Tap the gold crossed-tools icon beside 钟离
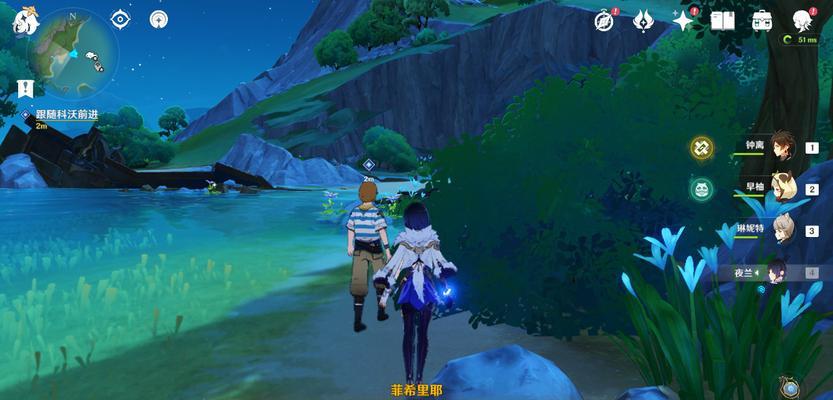 click(701, 148)
